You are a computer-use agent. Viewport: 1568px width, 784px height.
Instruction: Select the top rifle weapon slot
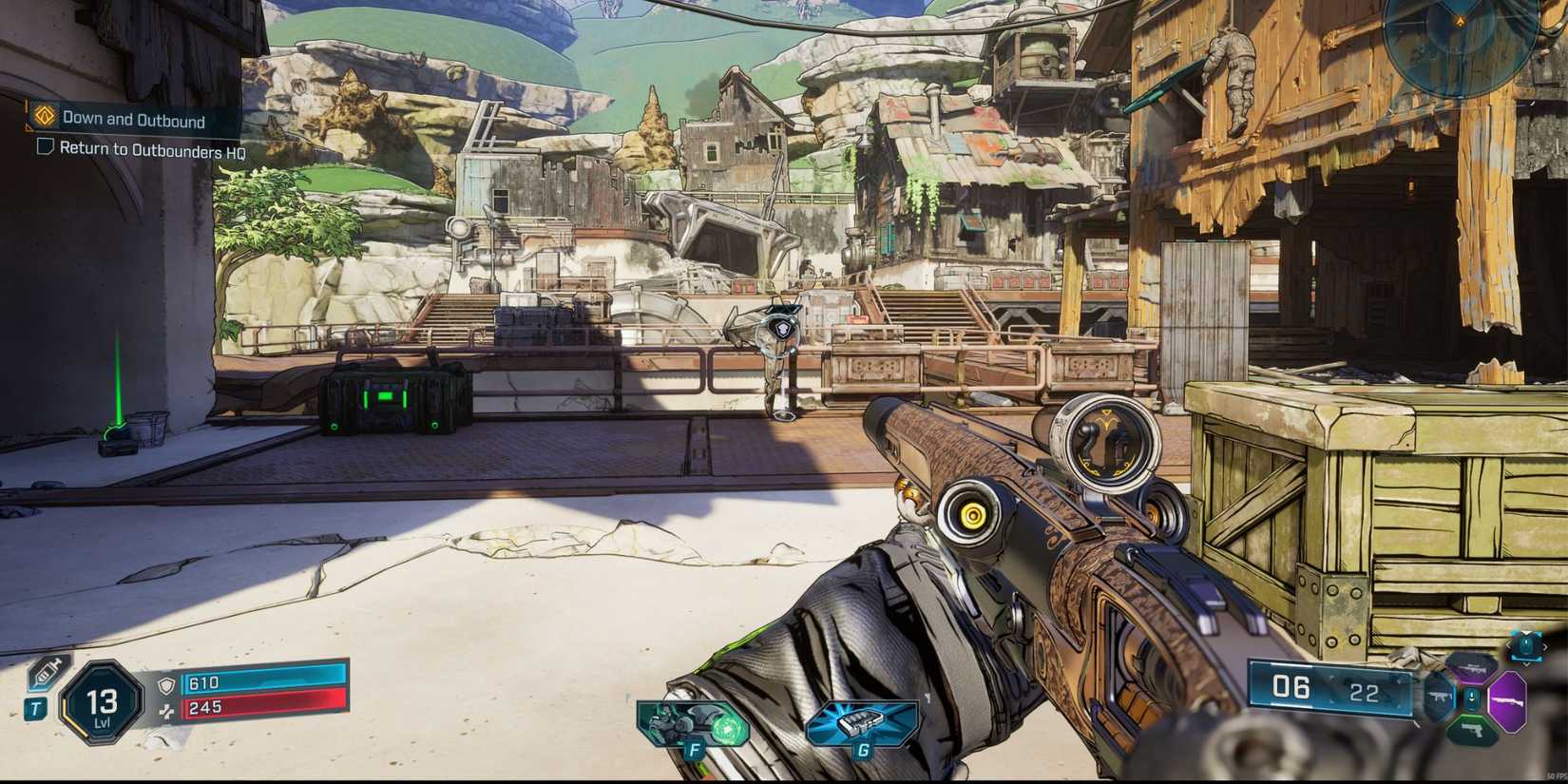click(1471, 668)
